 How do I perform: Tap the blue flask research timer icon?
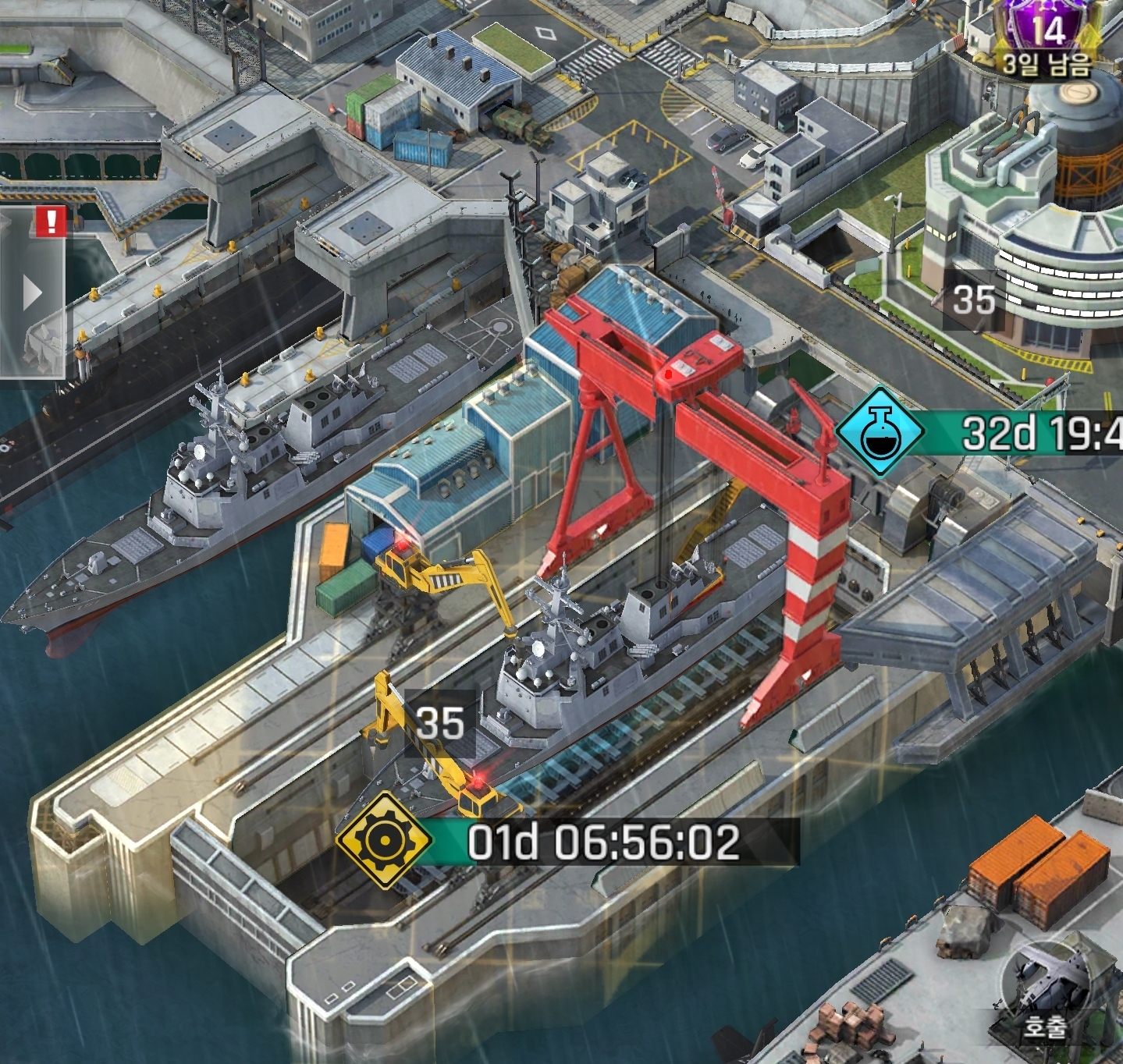880,431
